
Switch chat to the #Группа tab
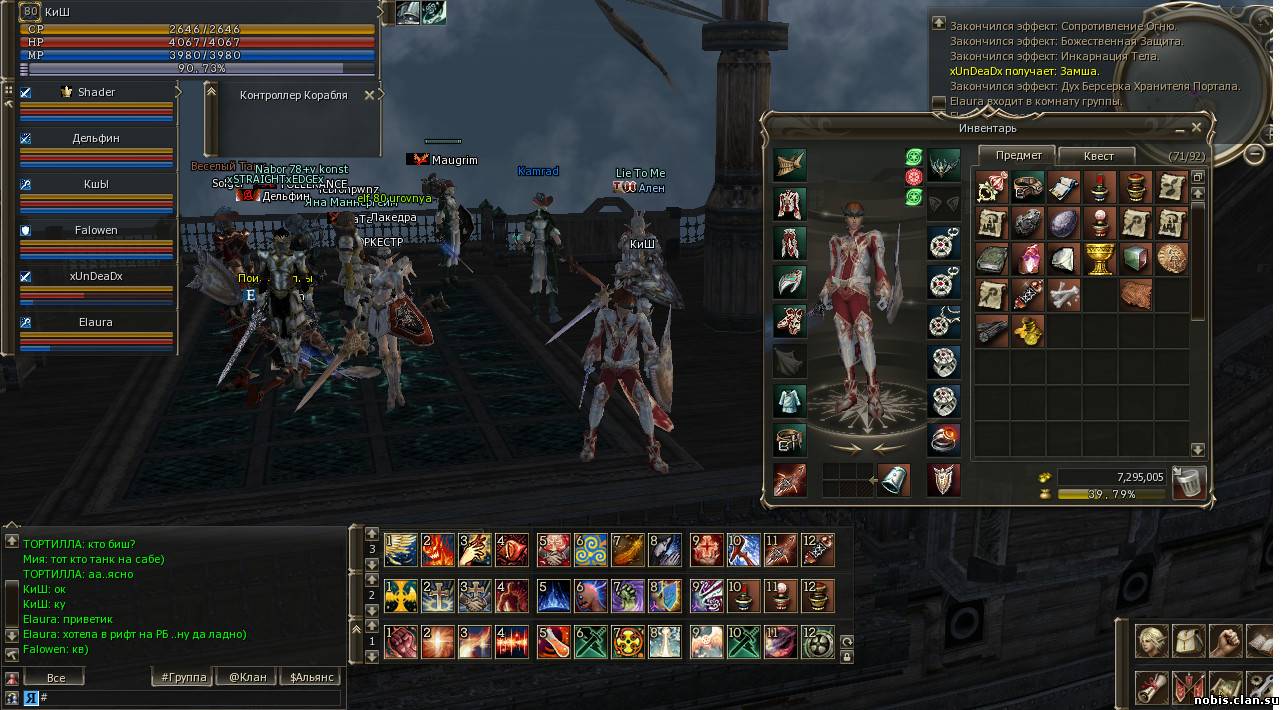point(183,677)
